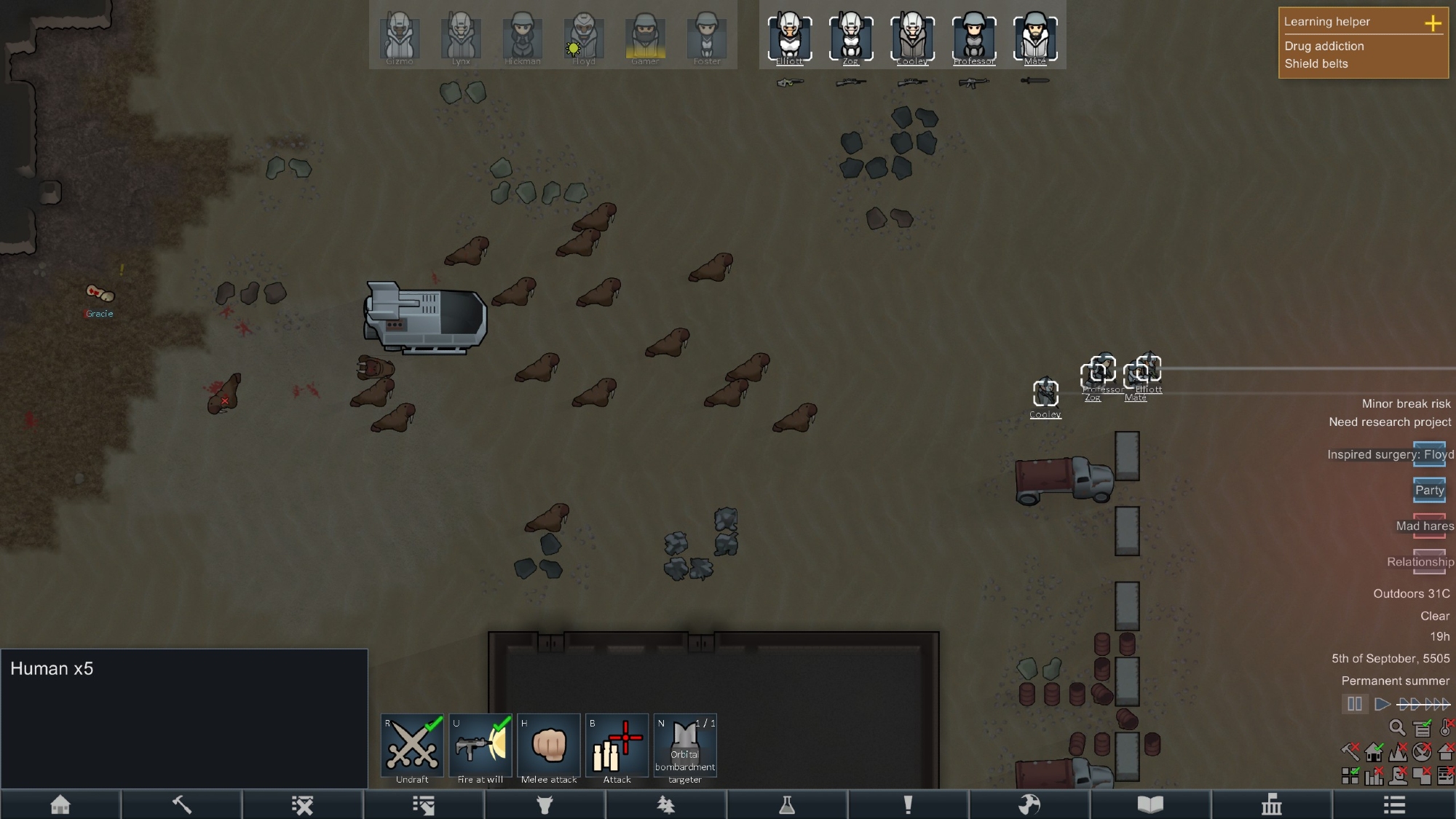Toggle the Fire at will command
The image size is (1456, 819).
[480, 745]
